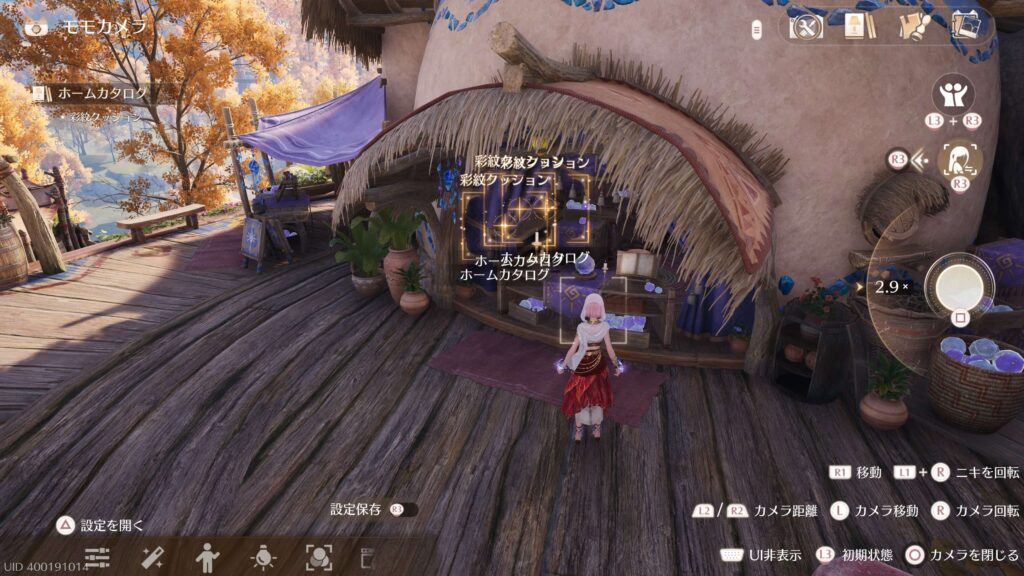Toggle the 設定保存 switch
Viewport: 1024px width, 576px height.
click(403, 510)
